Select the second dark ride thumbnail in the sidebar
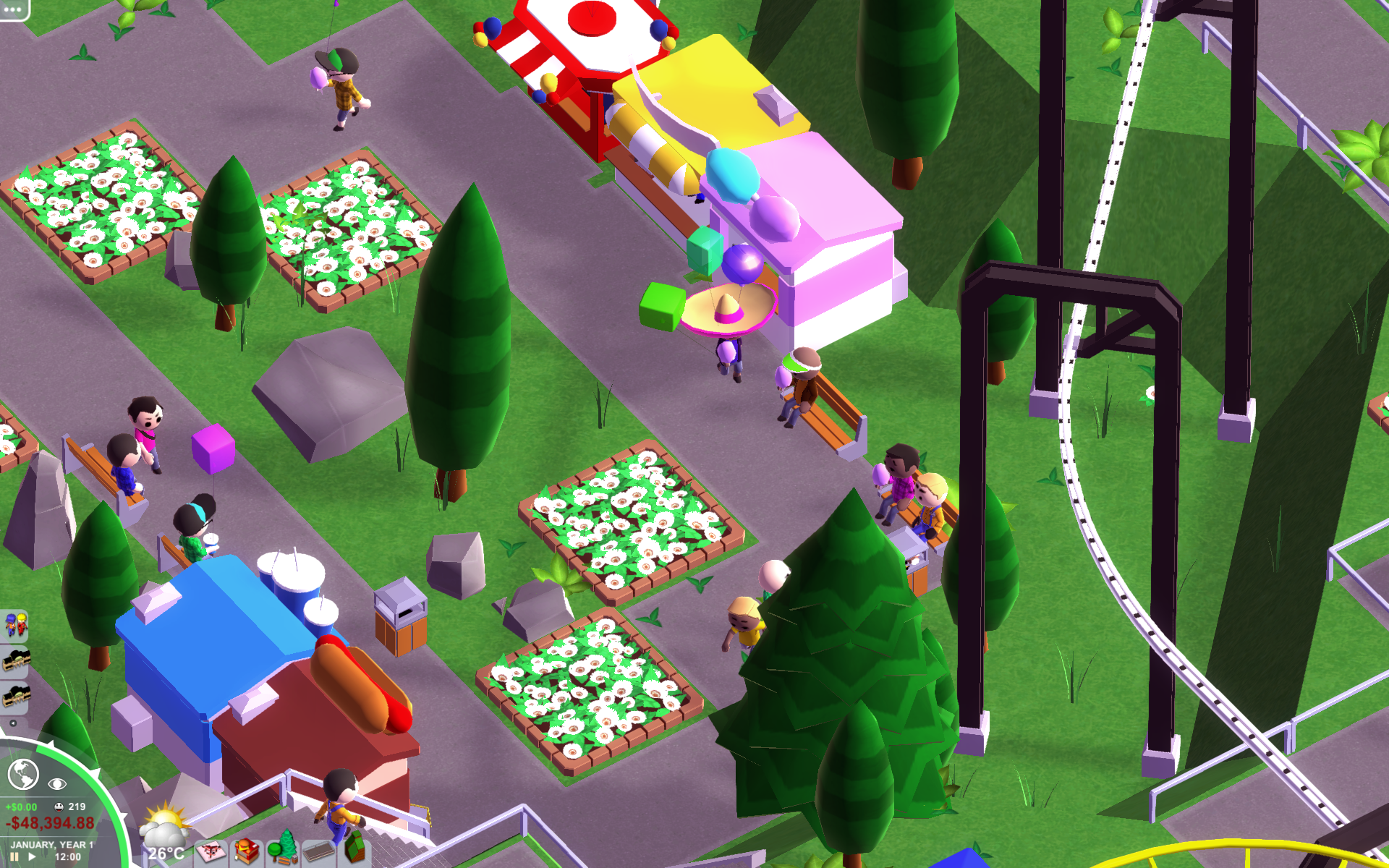The image size is (1389, 868). click(16, 696)
